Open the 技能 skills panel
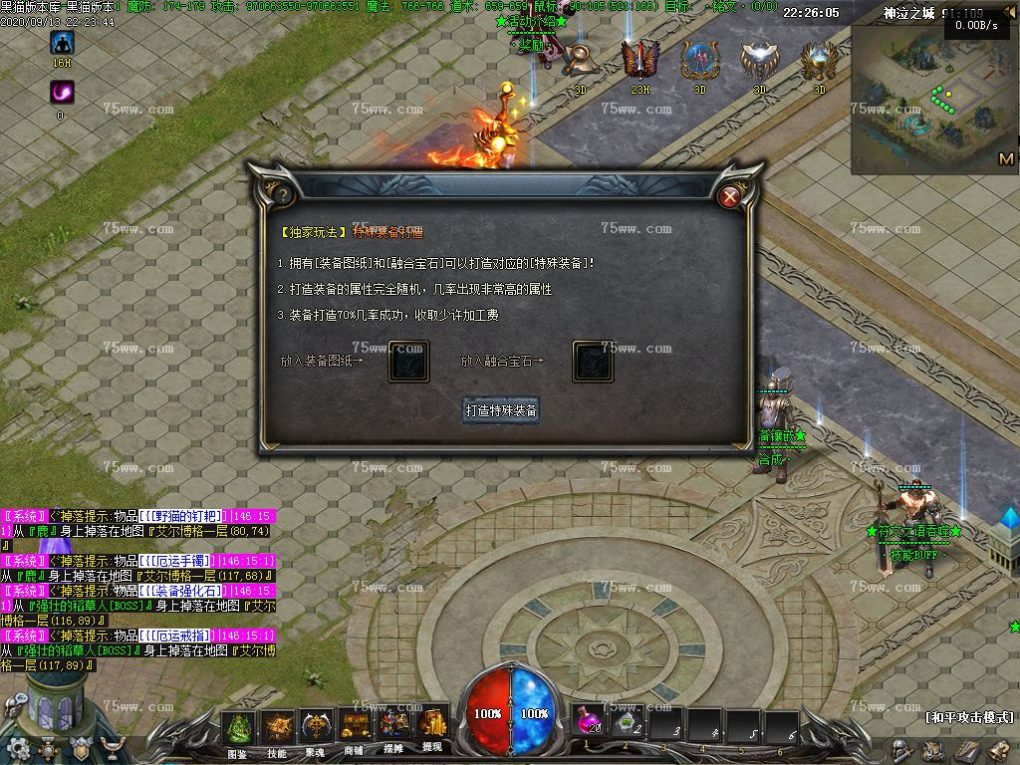The width and height of the screenshot is (1020, 765). pos(277,727)
